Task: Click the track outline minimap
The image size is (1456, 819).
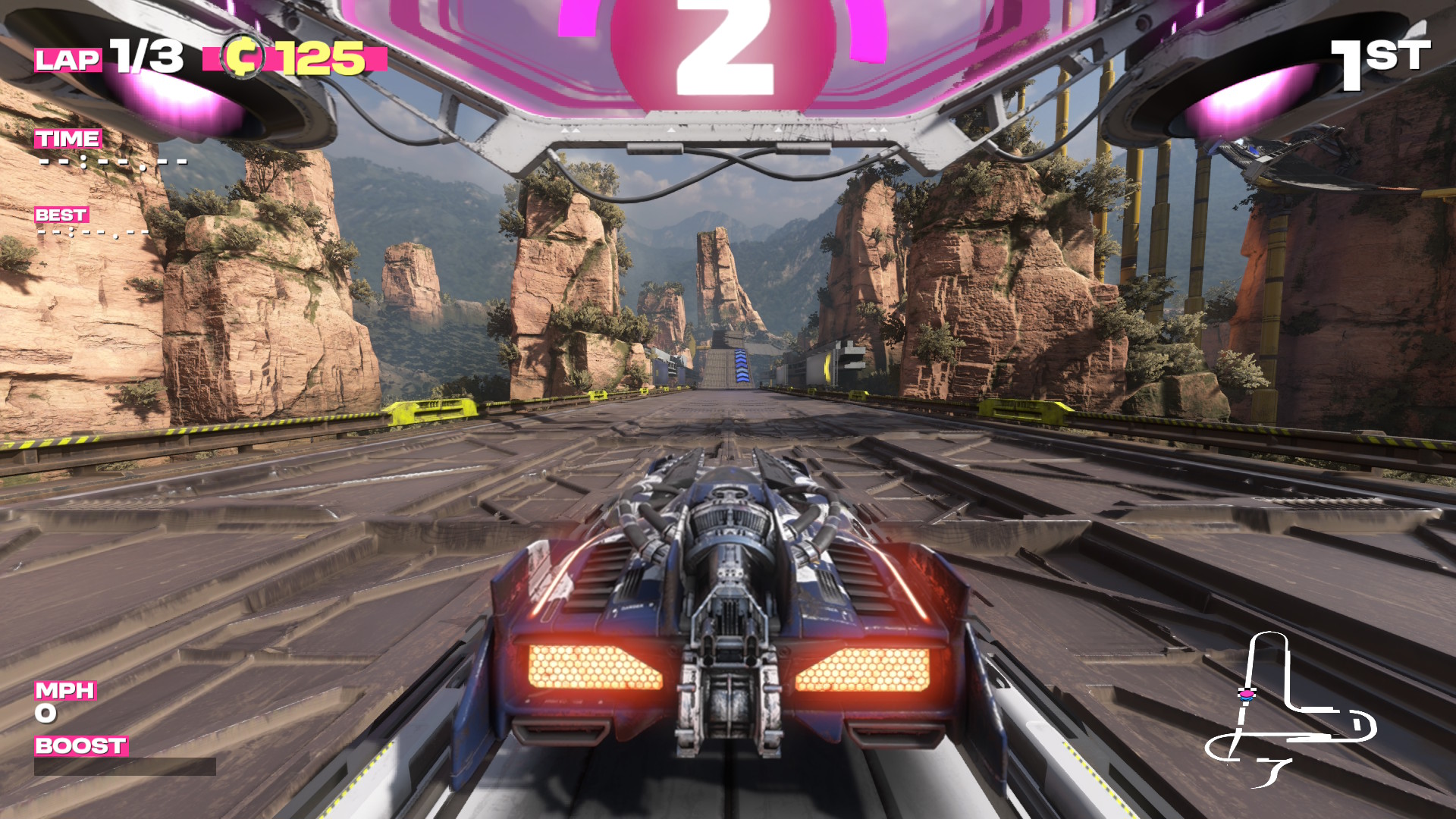Action: (x=1291, y=711)
